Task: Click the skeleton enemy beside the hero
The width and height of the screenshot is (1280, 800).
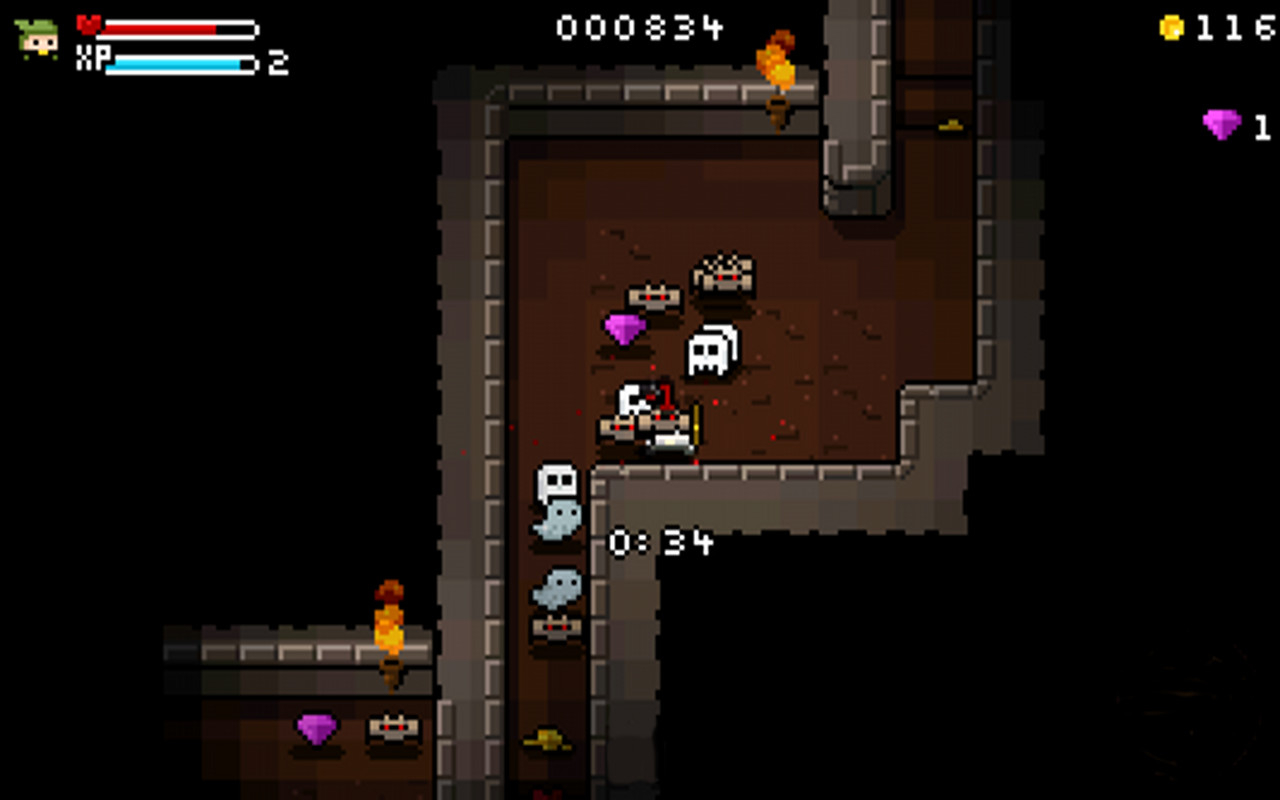Action: (630, 399)
